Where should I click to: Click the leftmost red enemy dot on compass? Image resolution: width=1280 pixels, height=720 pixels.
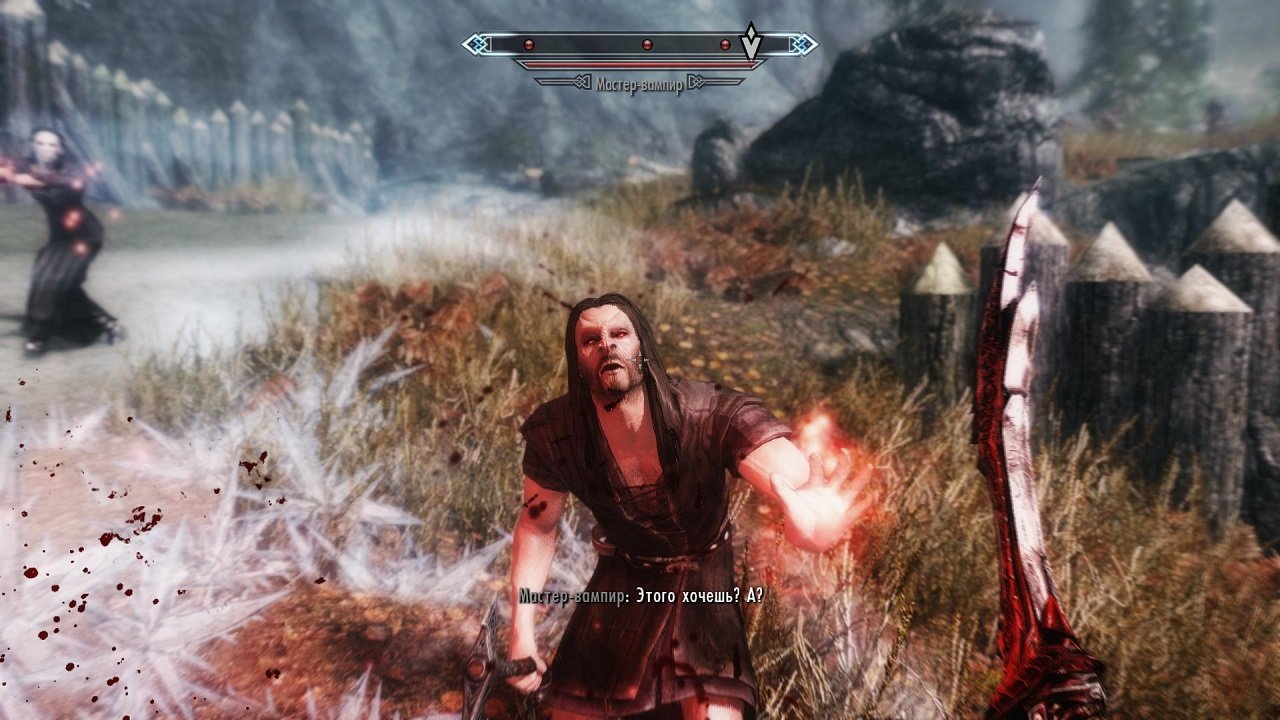(x=527, y=44)
